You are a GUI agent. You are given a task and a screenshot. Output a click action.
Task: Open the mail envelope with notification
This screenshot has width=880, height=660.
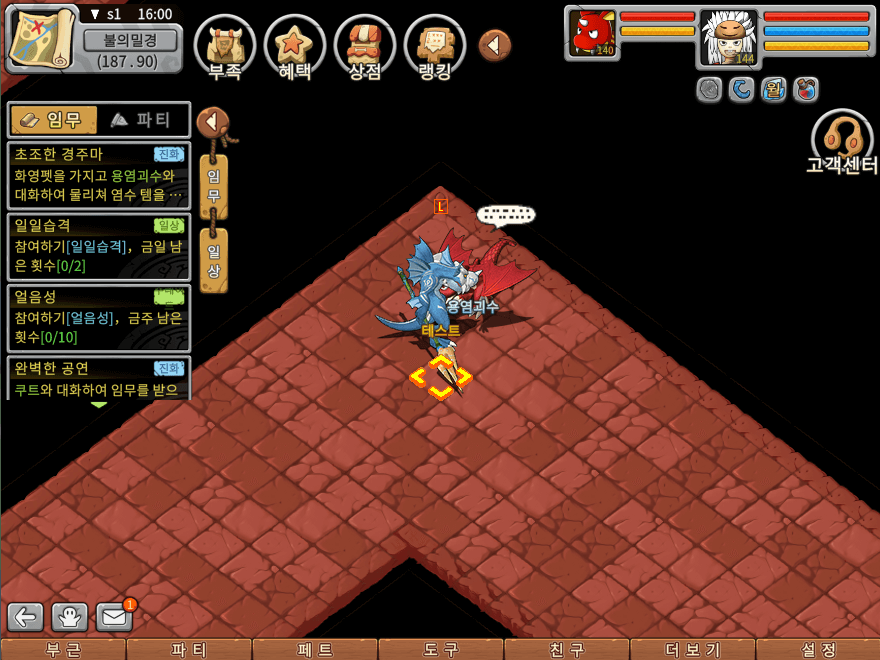pos(114,617)
